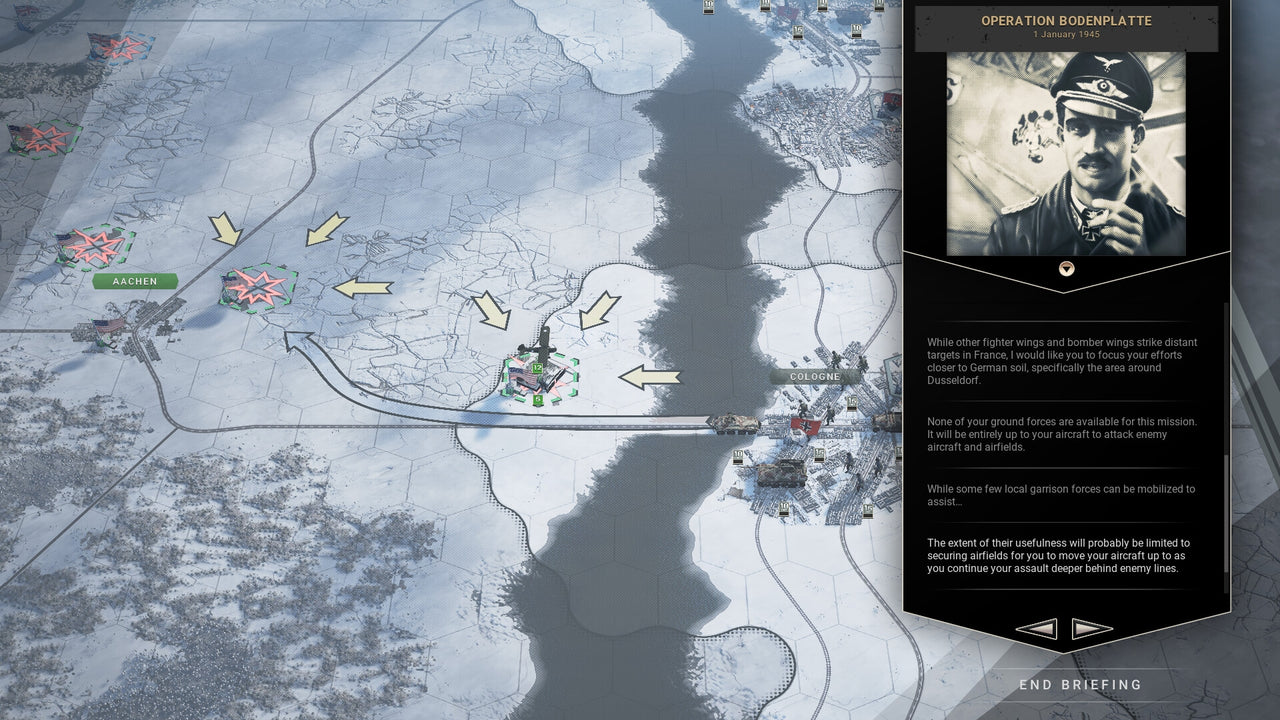Viewport: 1280px width, 720px height.
Task: Click the commander portrait photo
Action: pyautogui.click(x=1066, y=150)
